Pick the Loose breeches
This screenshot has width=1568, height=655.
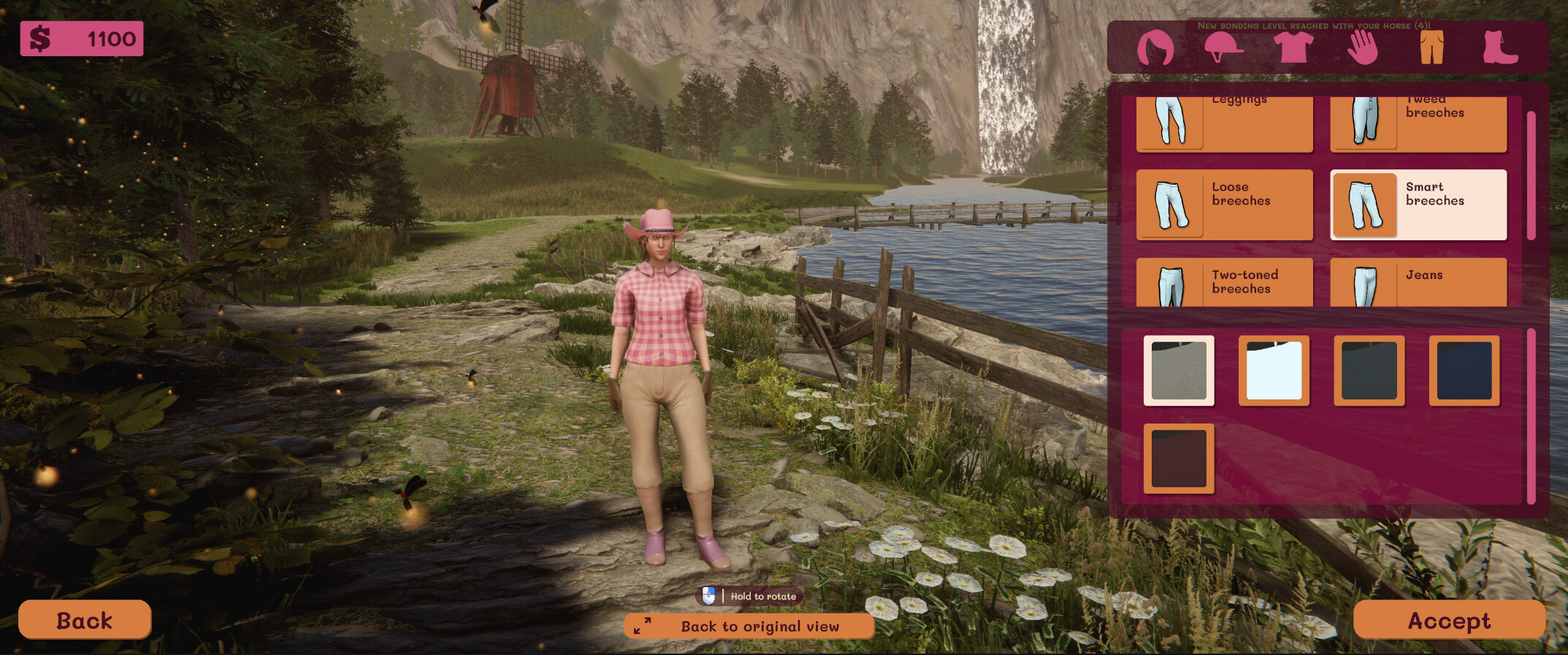1225,204
